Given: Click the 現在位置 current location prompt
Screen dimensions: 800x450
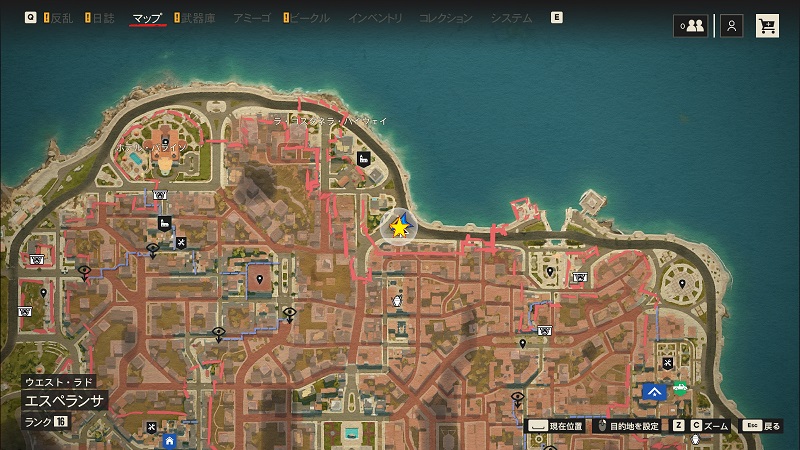Looking at the screenshot, I should [557, 425].
